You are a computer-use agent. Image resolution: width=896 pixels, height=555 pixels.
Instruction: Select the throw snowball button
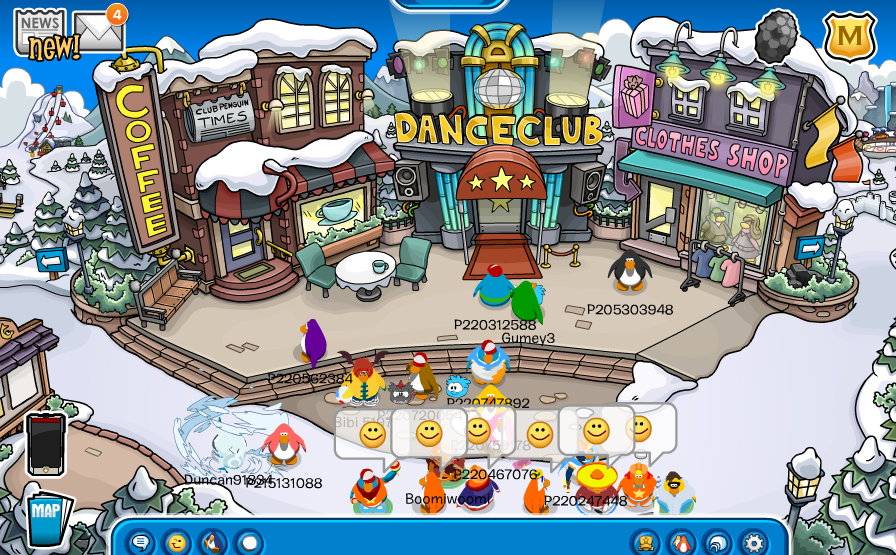[249, 543]
